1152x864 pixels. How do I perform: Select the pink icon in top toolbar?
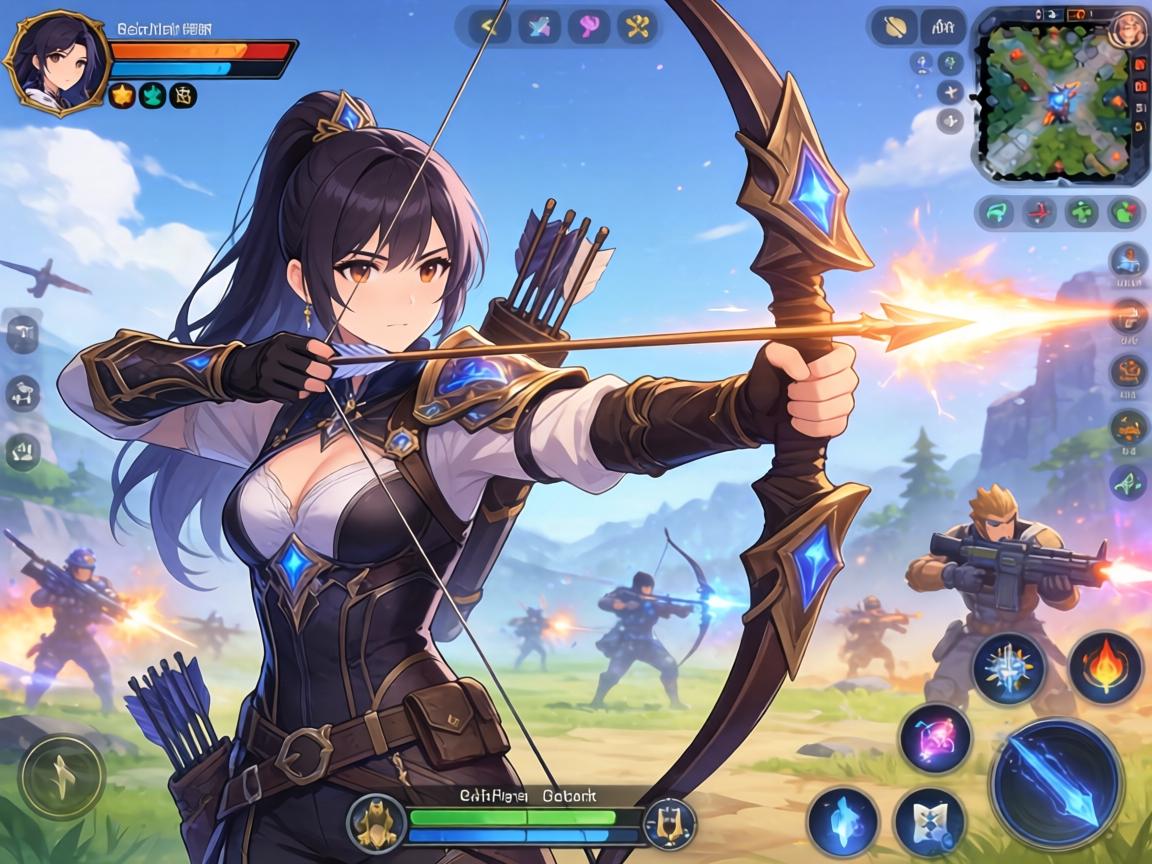click(x=587, y=26)
